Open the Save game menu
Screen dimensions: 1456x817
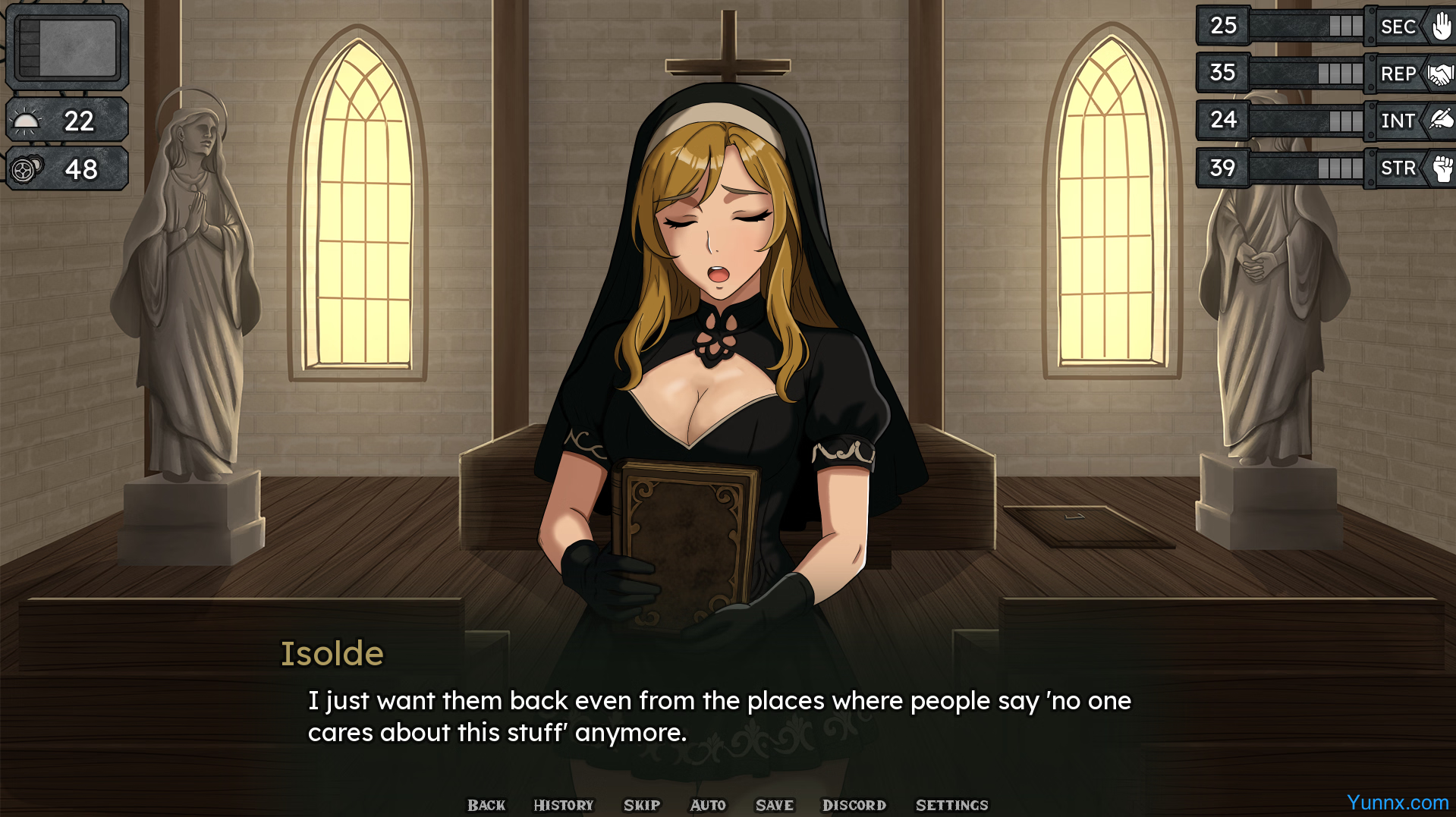tap(774, 805)
